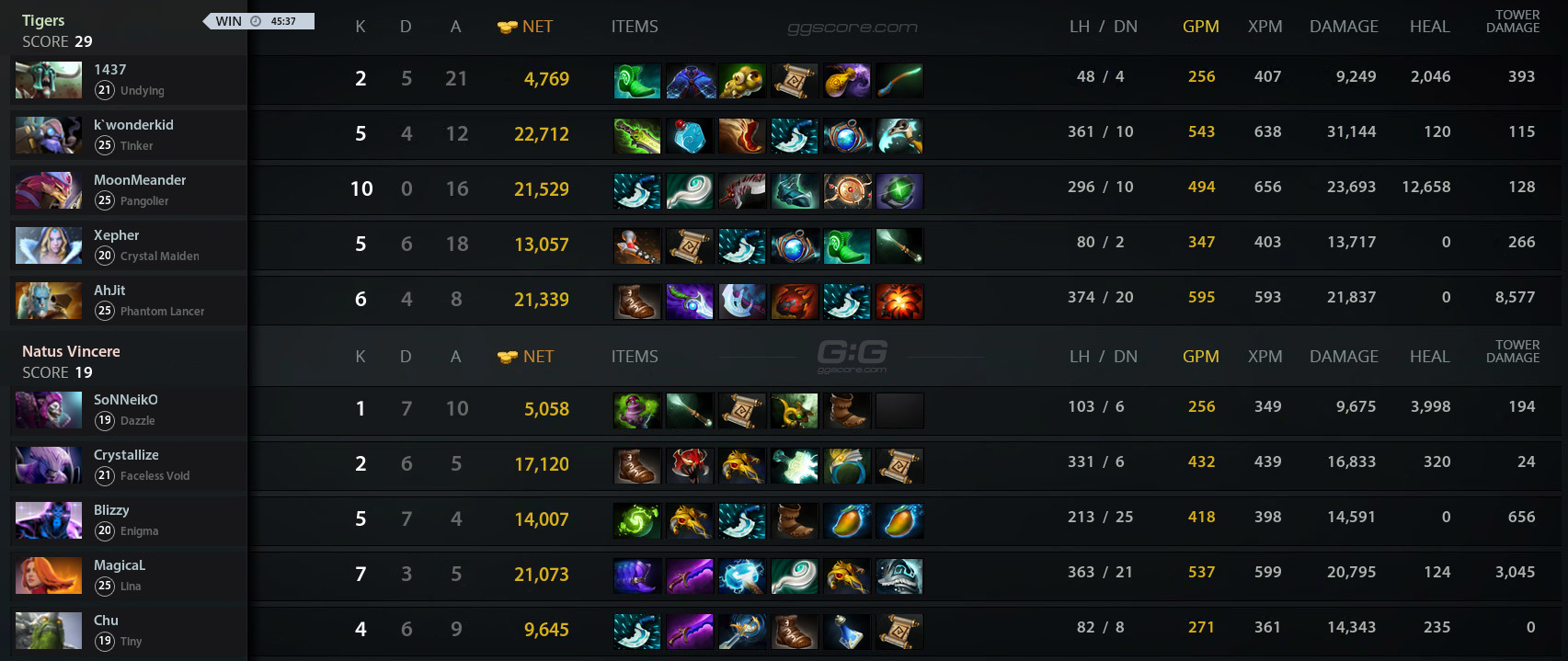Click Lina's Scythe of Vyse icon
The height and width of the screenshot is (661, 1568).
[x=636, y=576]
